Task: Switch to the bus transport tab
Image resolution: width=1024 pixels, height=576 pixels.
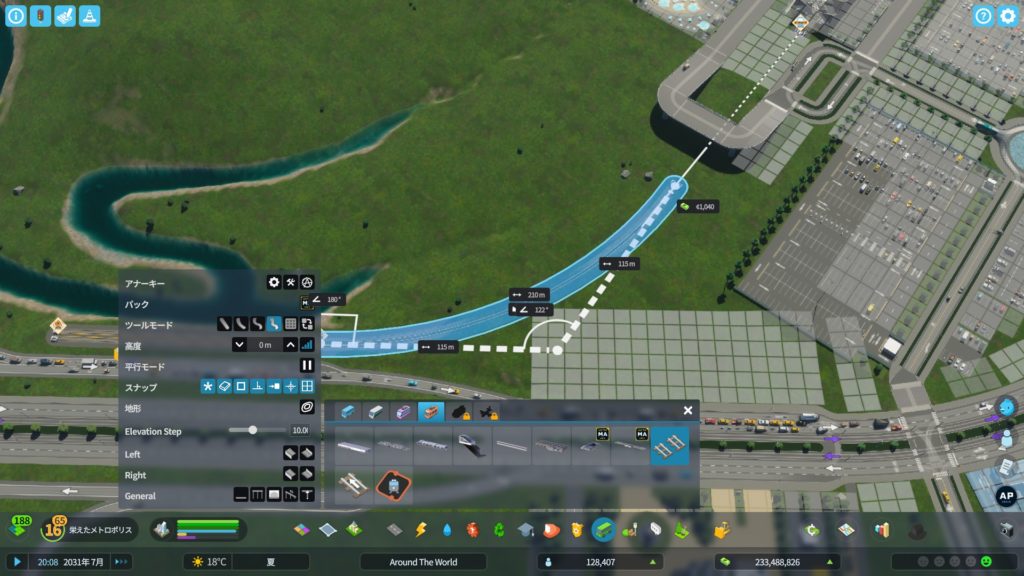Action: (348, 412)
